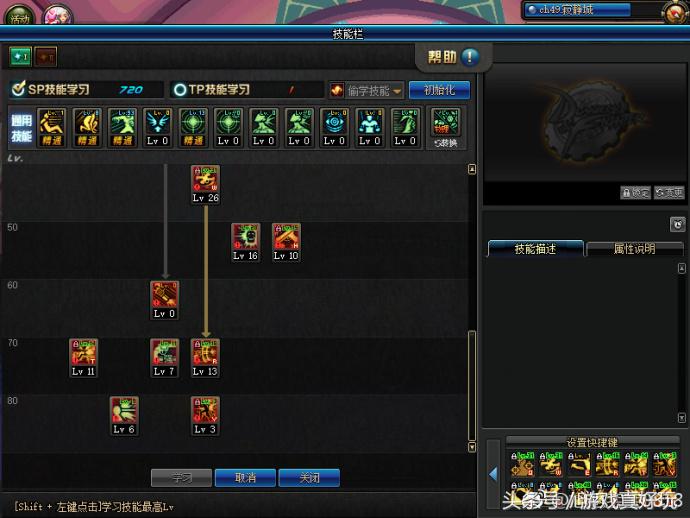Select the Lv 16 skill icon

[246, 237]
